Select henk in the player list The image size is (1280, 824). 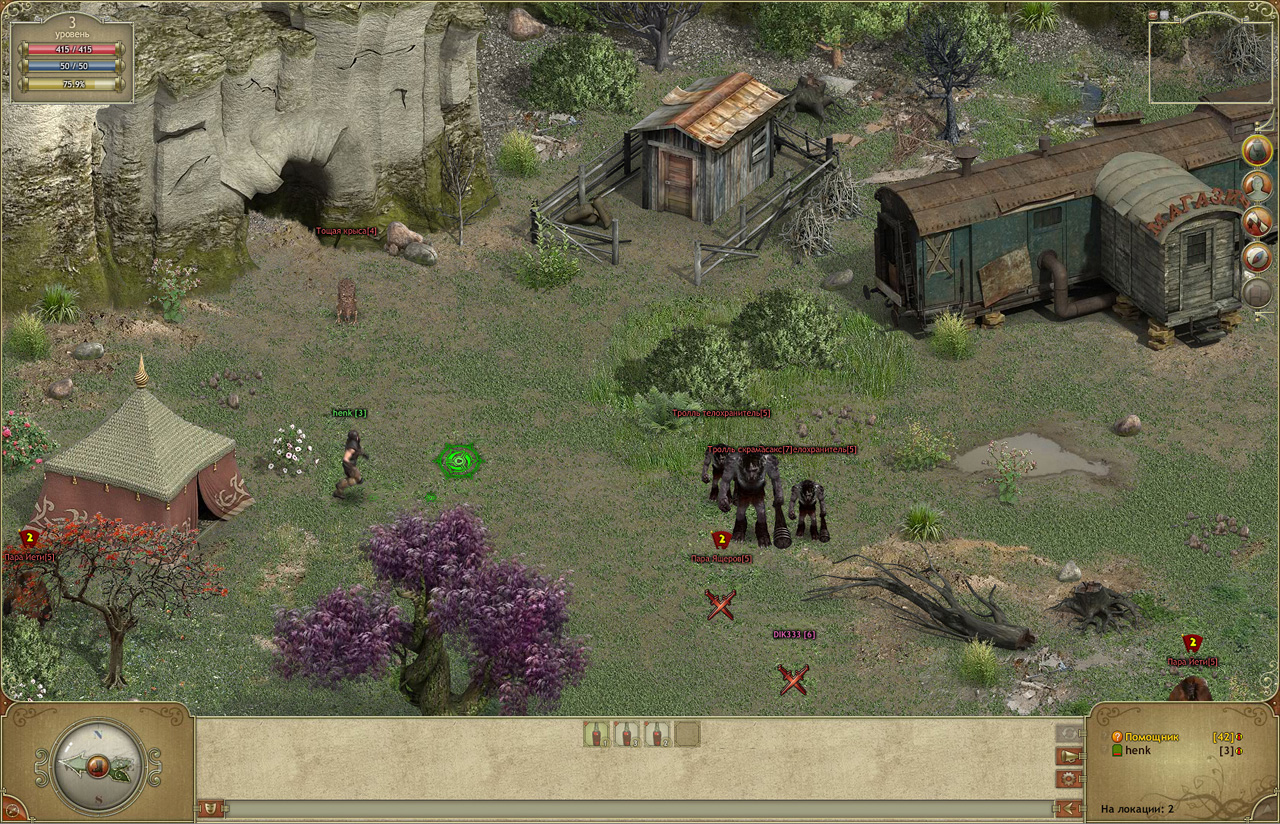click(x=1137, y=750)
